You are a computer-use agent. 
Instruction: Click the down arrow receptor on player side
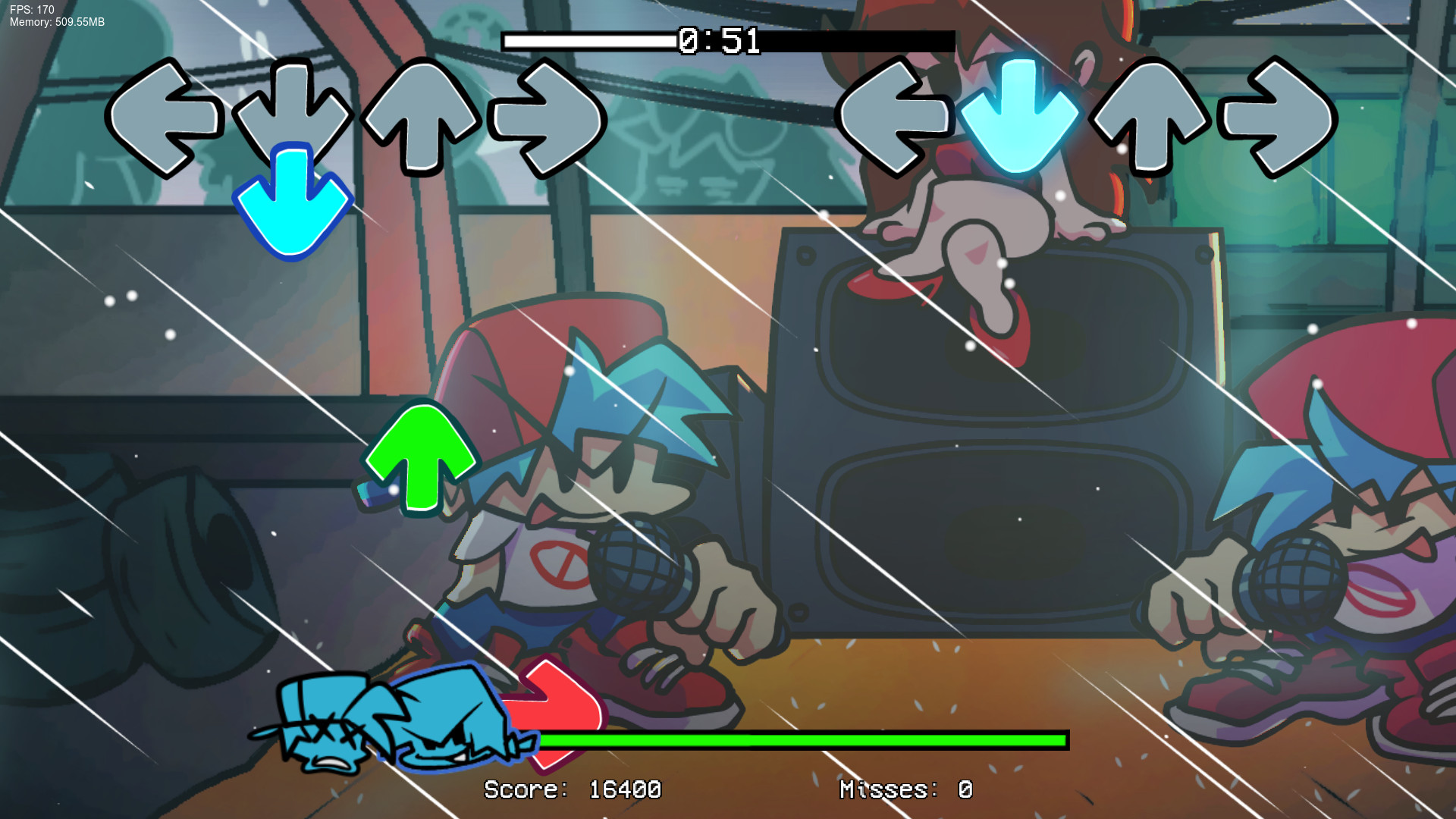pyautogui.click(x=292, y=114)
